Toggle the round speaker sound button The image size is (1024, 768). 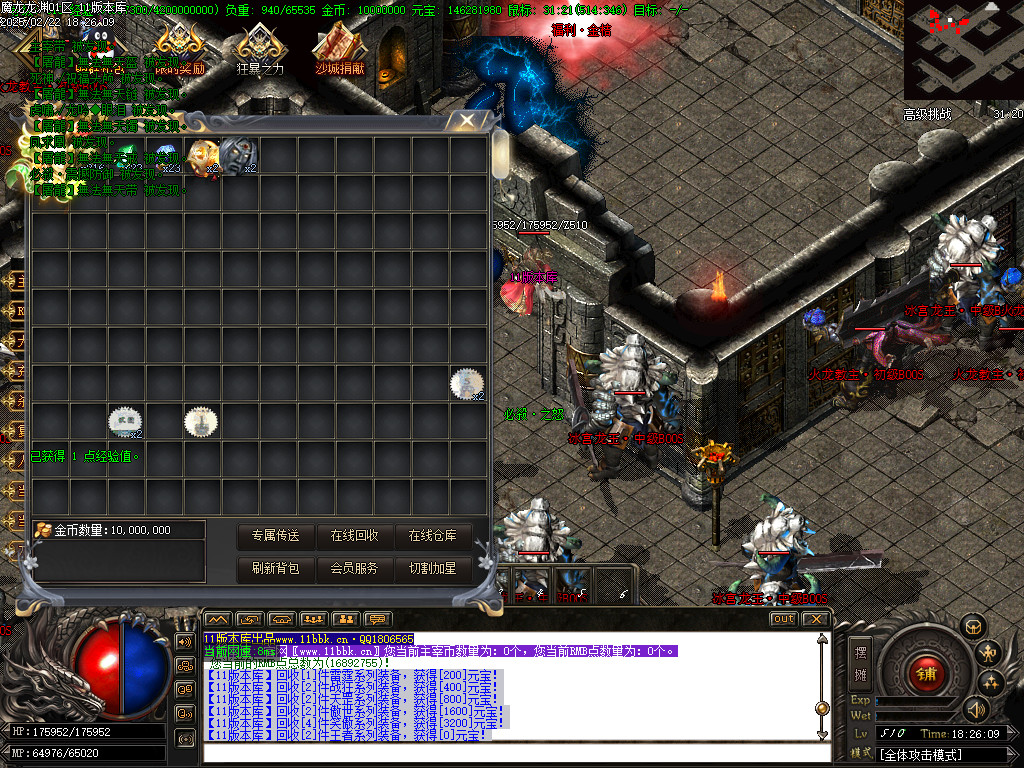tap(975, 709)
